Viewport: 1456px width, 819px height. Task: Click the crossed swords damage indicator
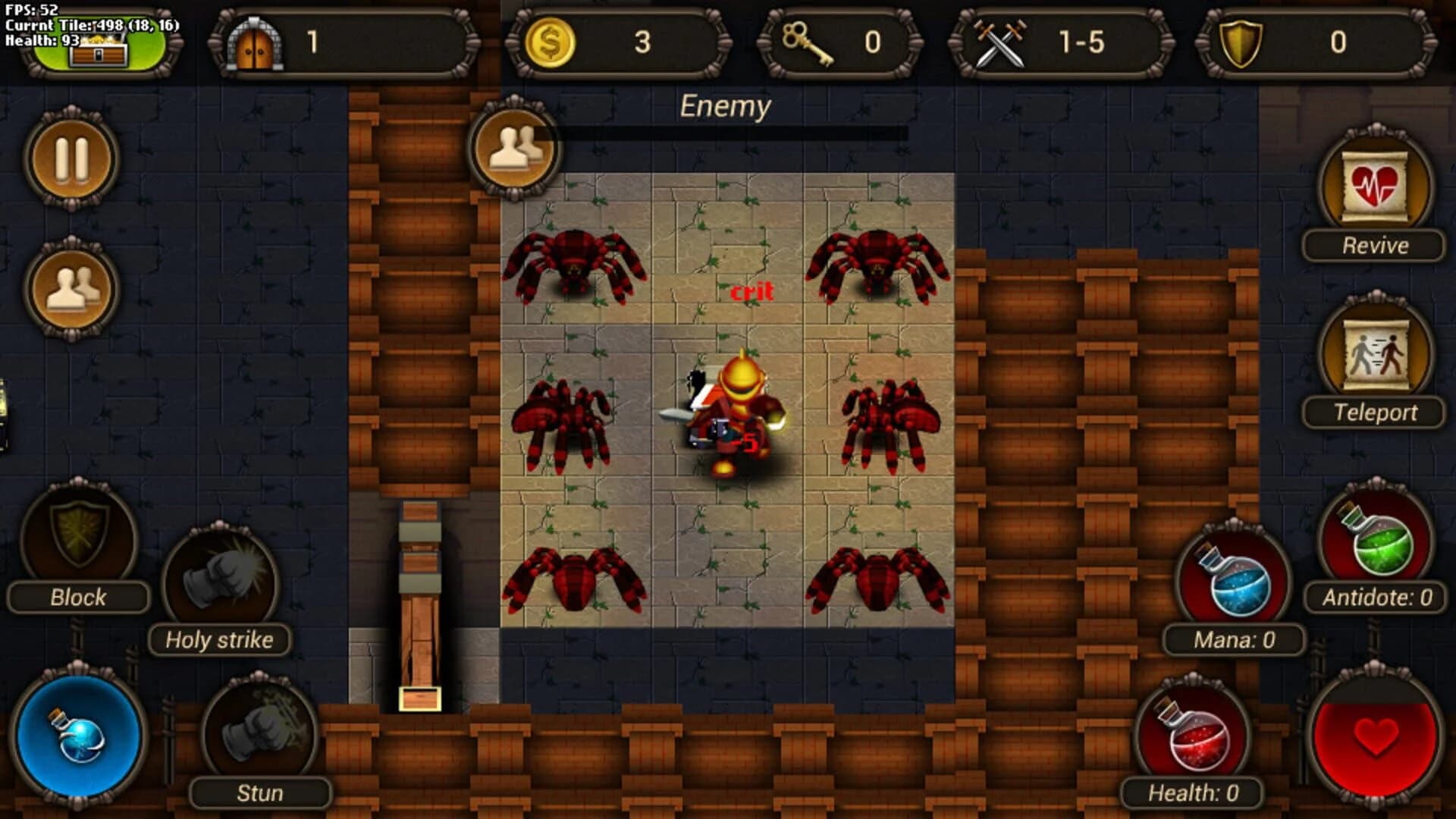pyautogui.click(x=1001, y=42)
